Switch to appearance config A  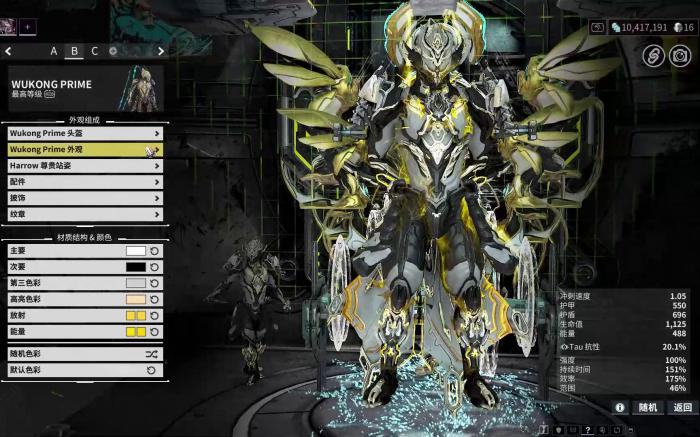click(54, 51)
